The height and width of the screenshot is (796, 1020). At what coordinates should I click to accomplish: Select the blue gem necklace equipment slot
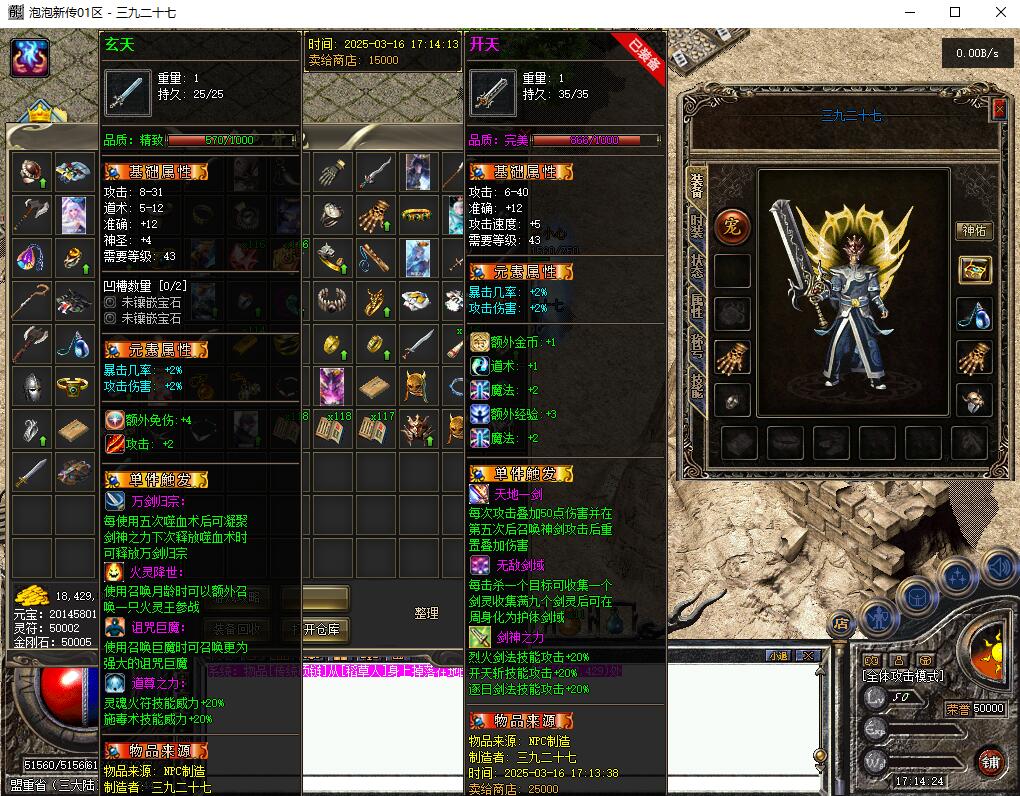[x=974, y=314]
